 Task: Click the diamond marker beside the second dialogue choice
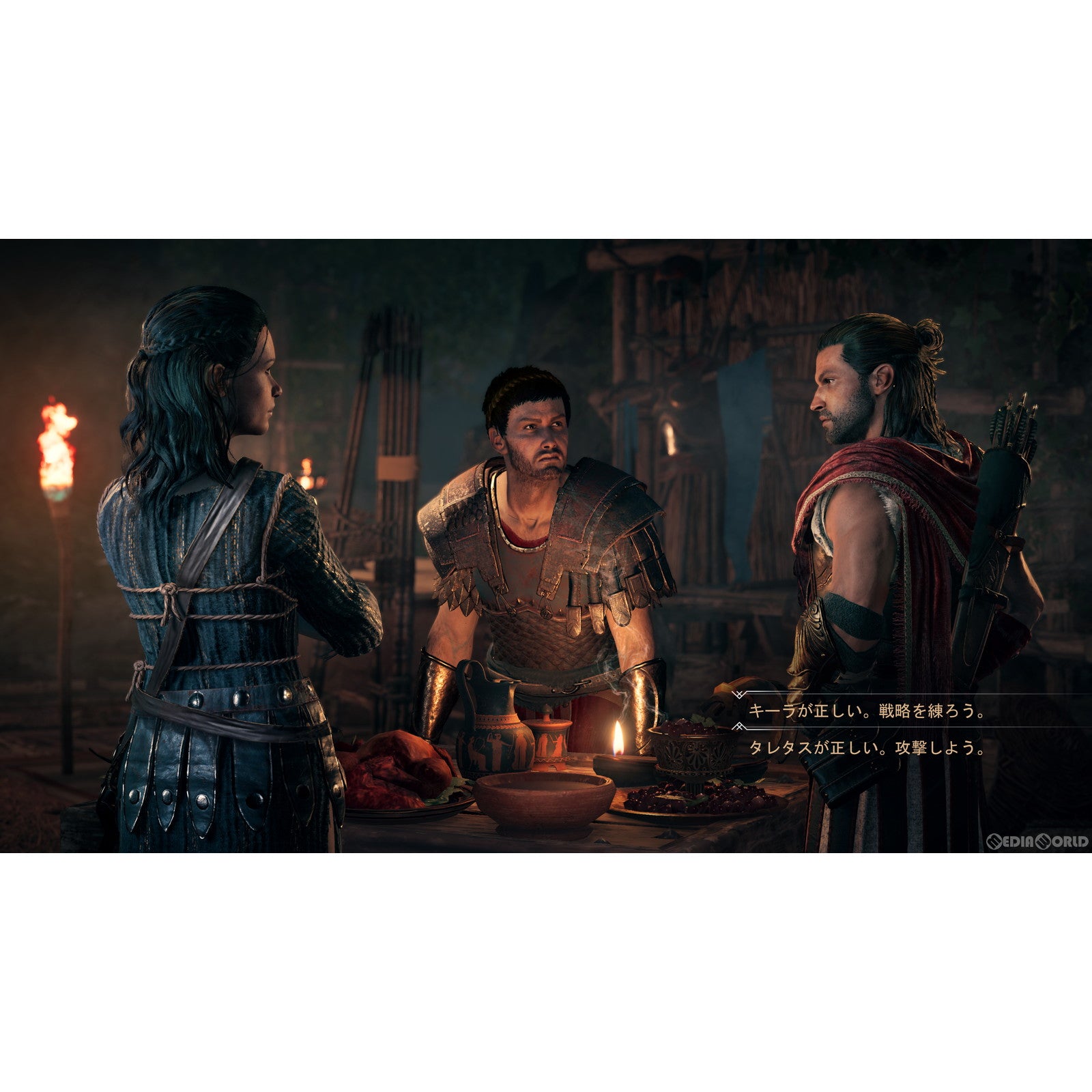(738, 726)
